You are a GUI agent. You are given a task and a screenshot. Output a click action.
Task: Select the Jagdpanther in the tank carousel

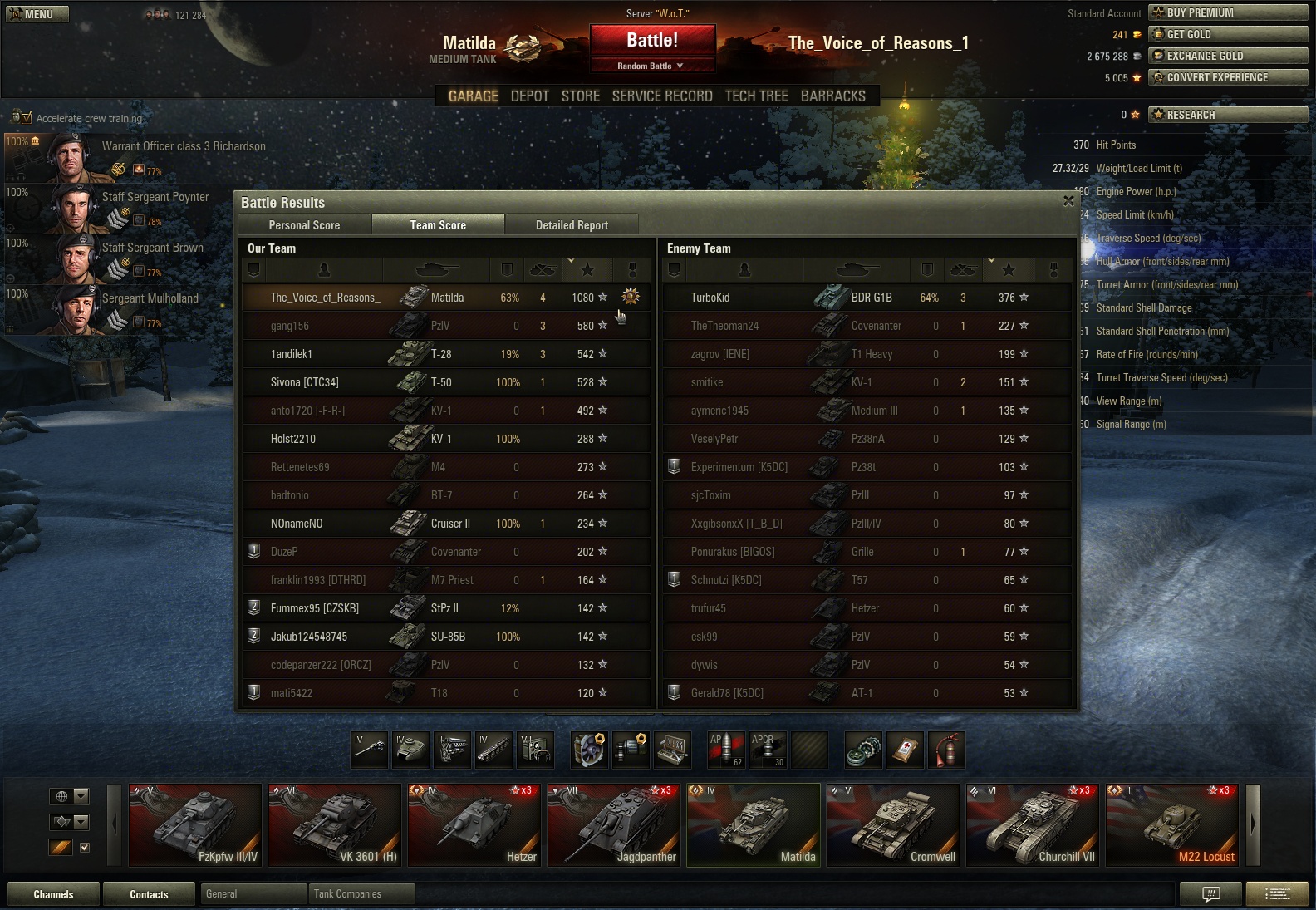pos(614,825)
